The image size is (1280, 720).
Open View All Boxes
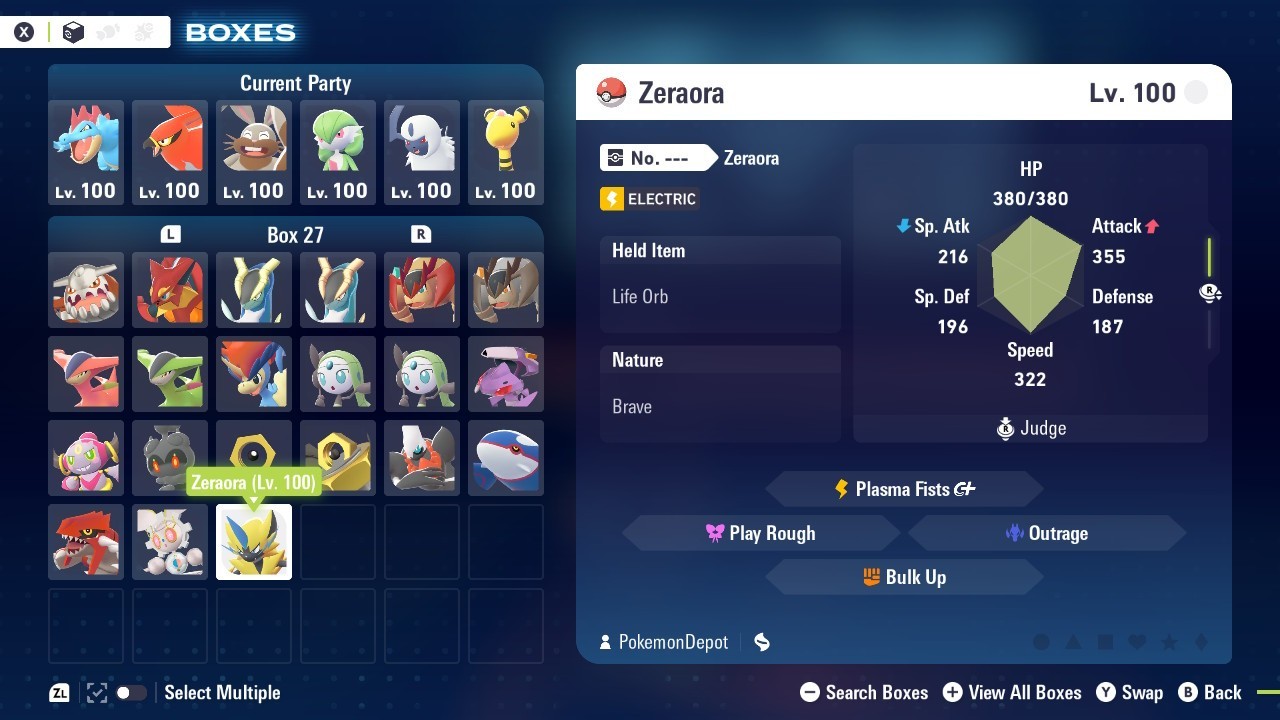1012,692
